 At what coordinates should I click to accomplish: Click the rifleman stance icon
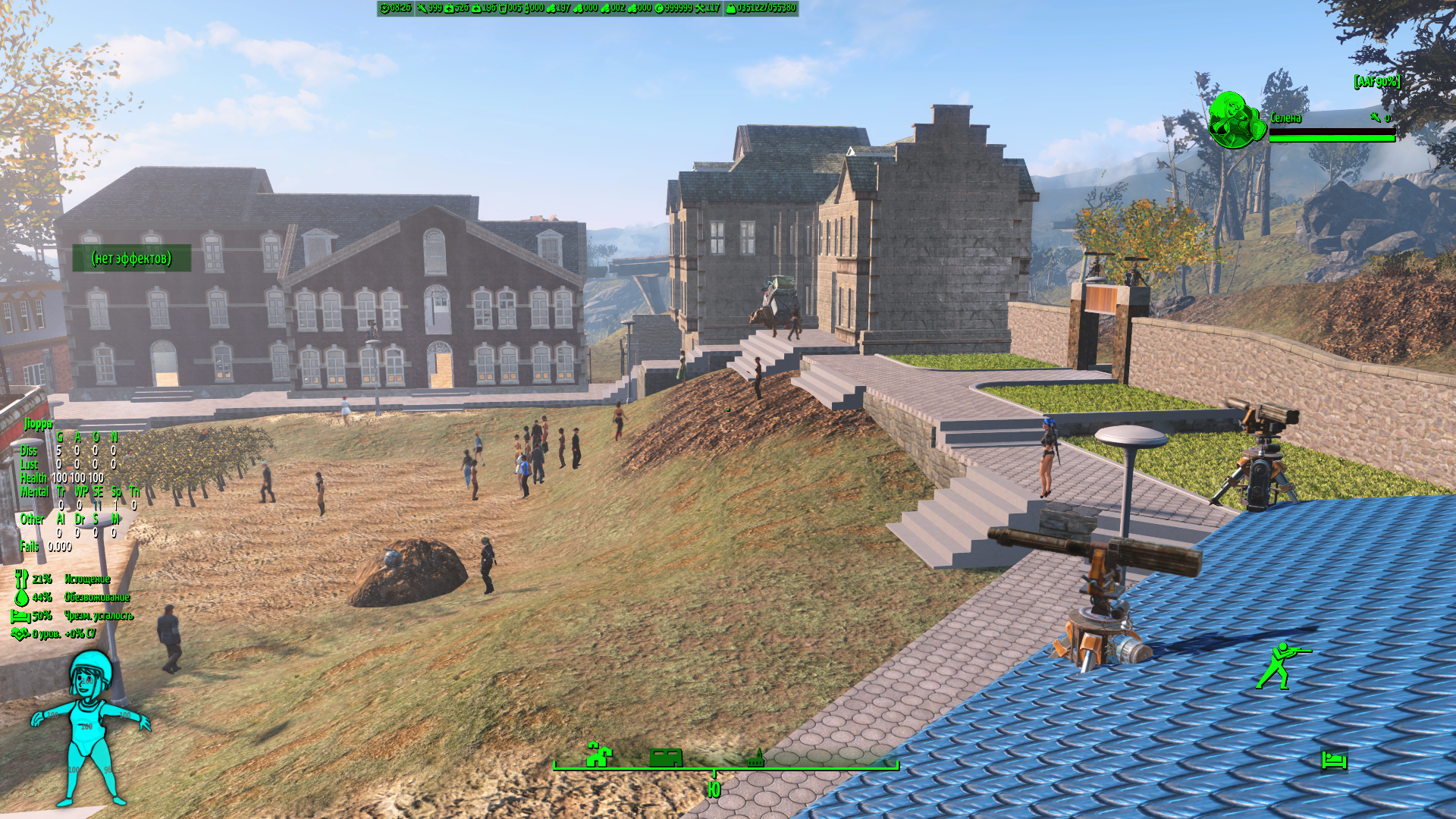[1282, 666]
